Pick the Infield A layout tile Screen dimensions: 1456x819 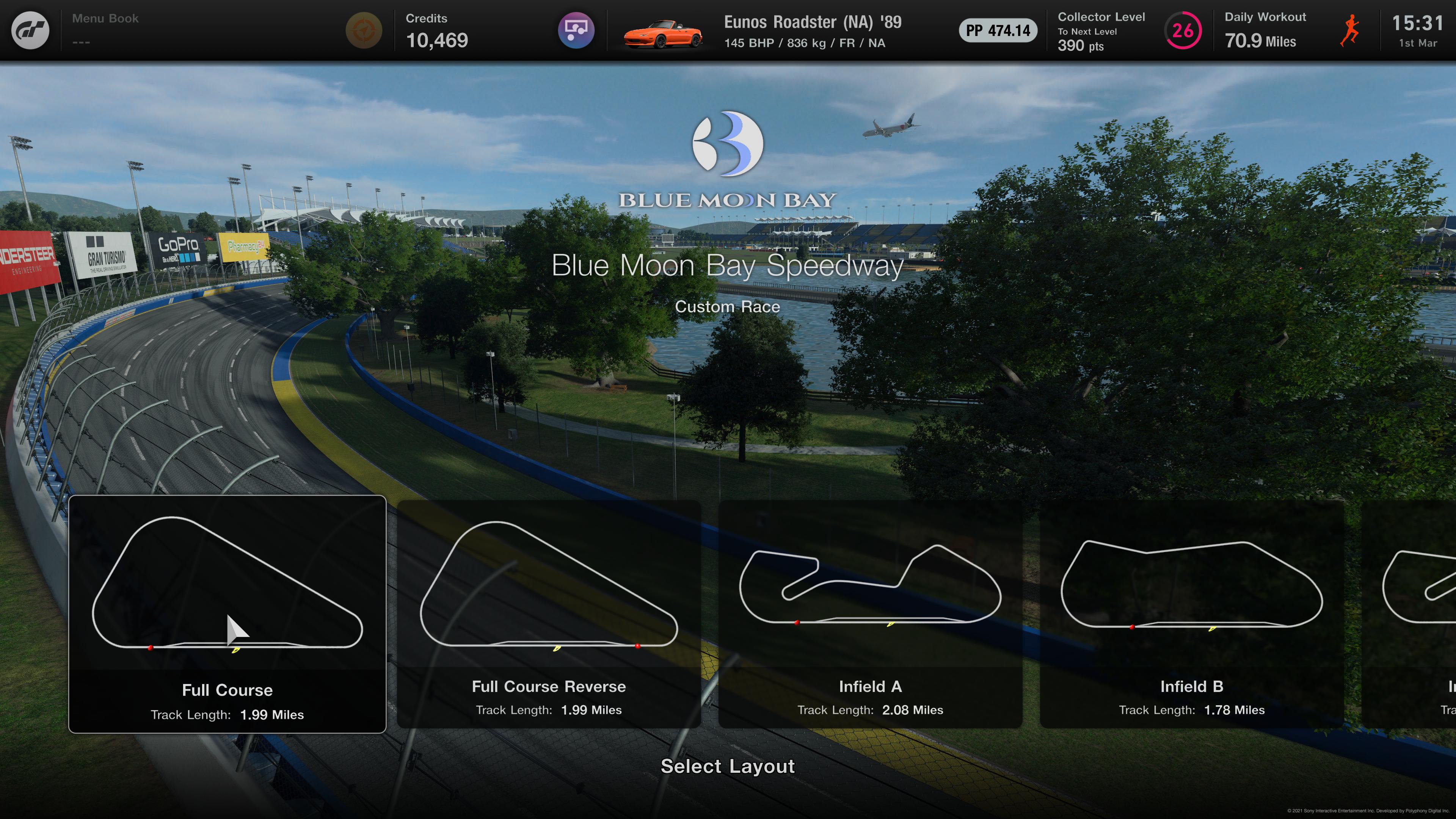(870, 614)
